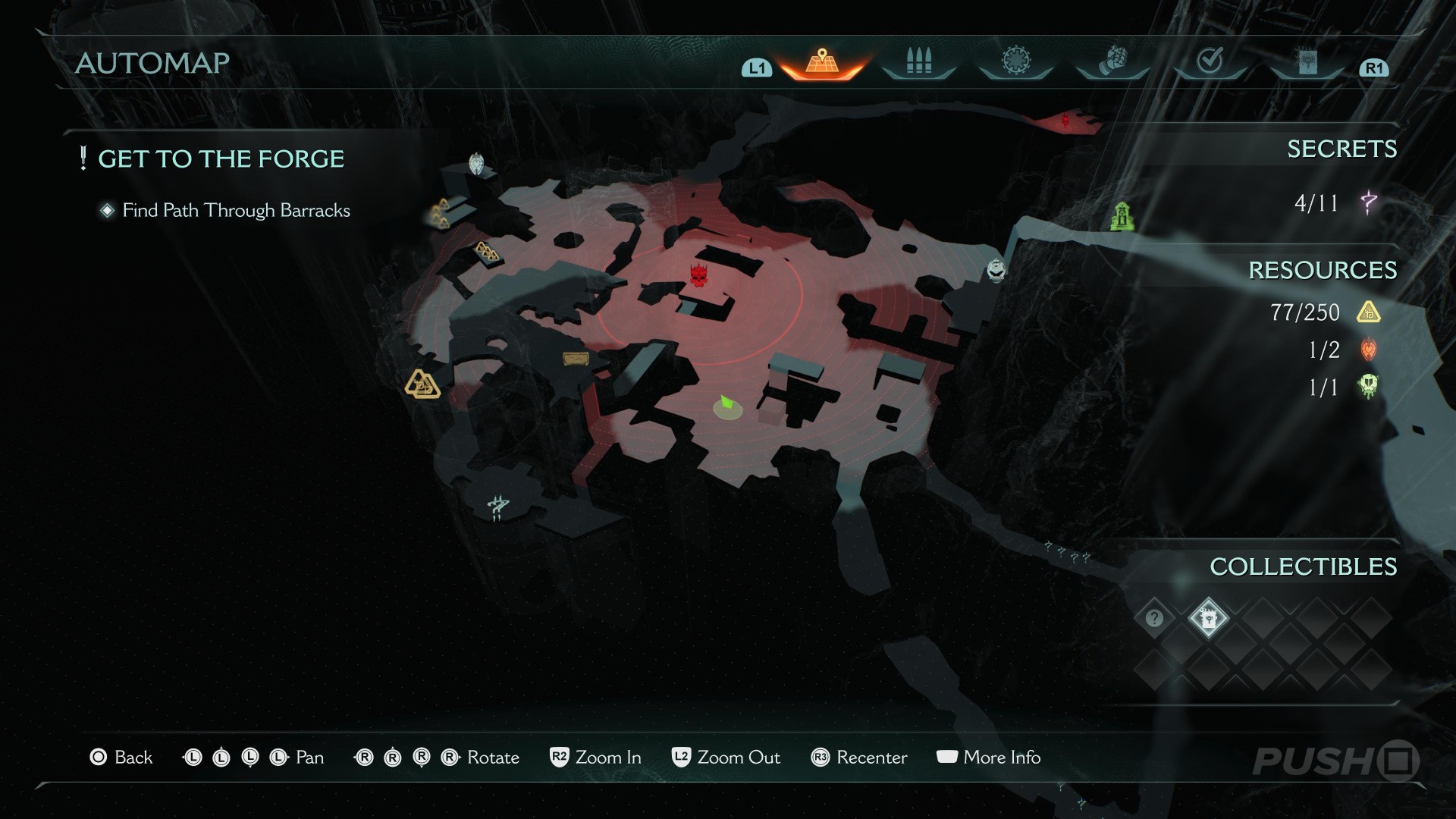Image resolution: width=1456 pixels, height=819 pixels.
Task: Select the Slayer helmet marker on map
Action: click(996, 270)
